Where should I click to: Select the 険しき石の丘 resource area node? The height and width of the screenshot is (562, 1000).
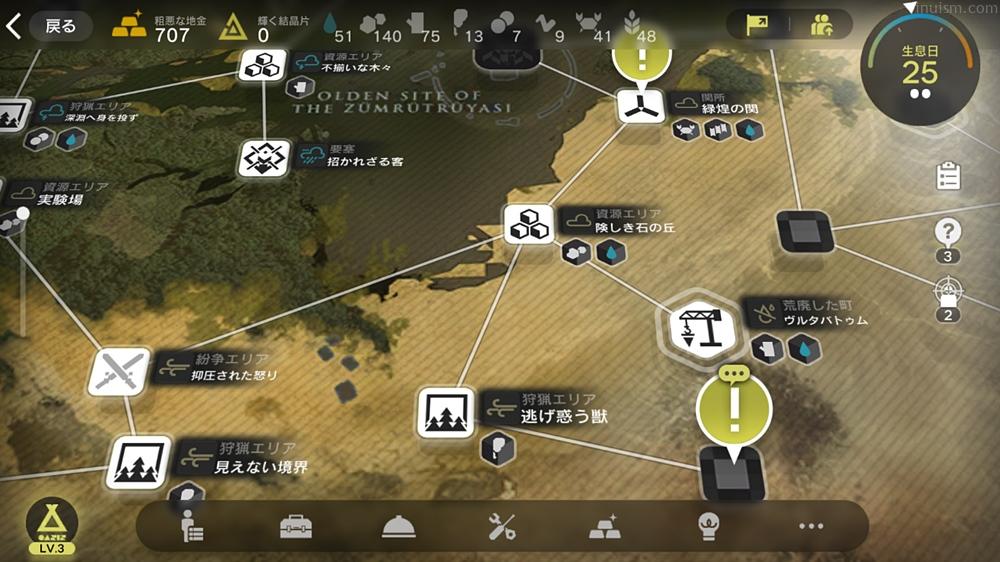coord(529,224)
